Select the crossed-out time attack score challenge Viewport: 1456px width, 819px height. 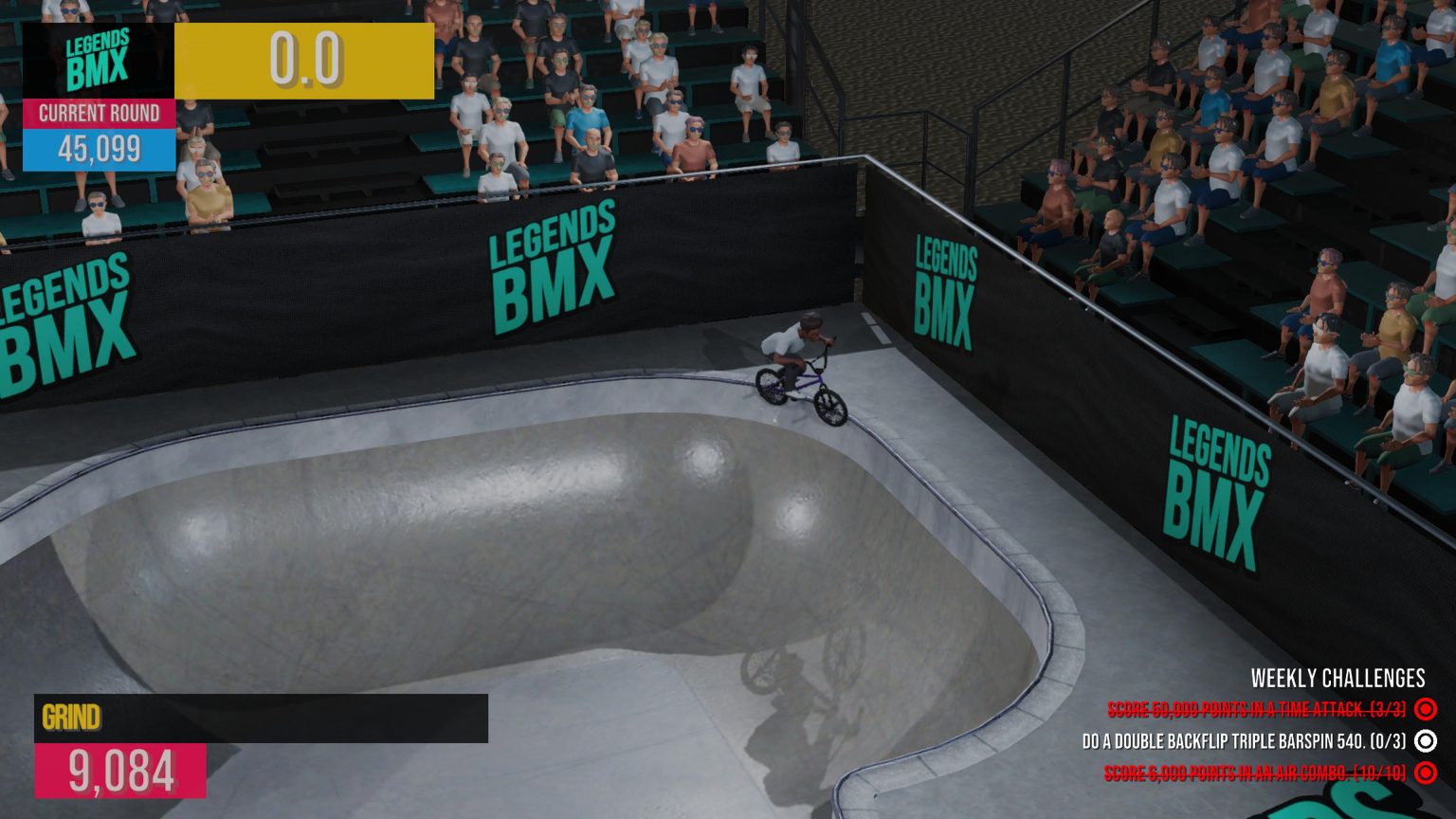click(x=1256, y=709)
